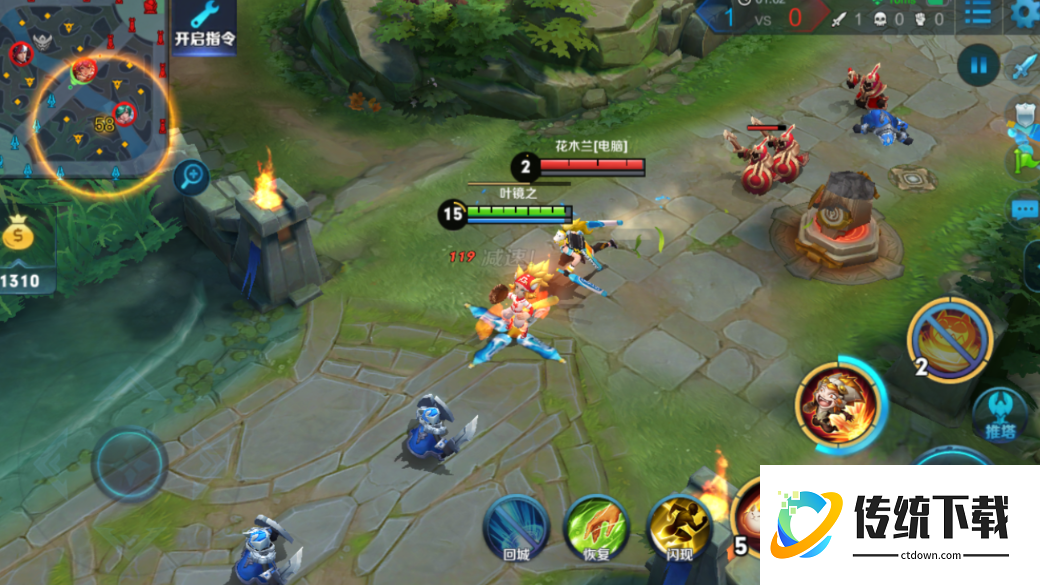Open the settings gear
Screen dimensions: 1040x585
[1025, 13]
